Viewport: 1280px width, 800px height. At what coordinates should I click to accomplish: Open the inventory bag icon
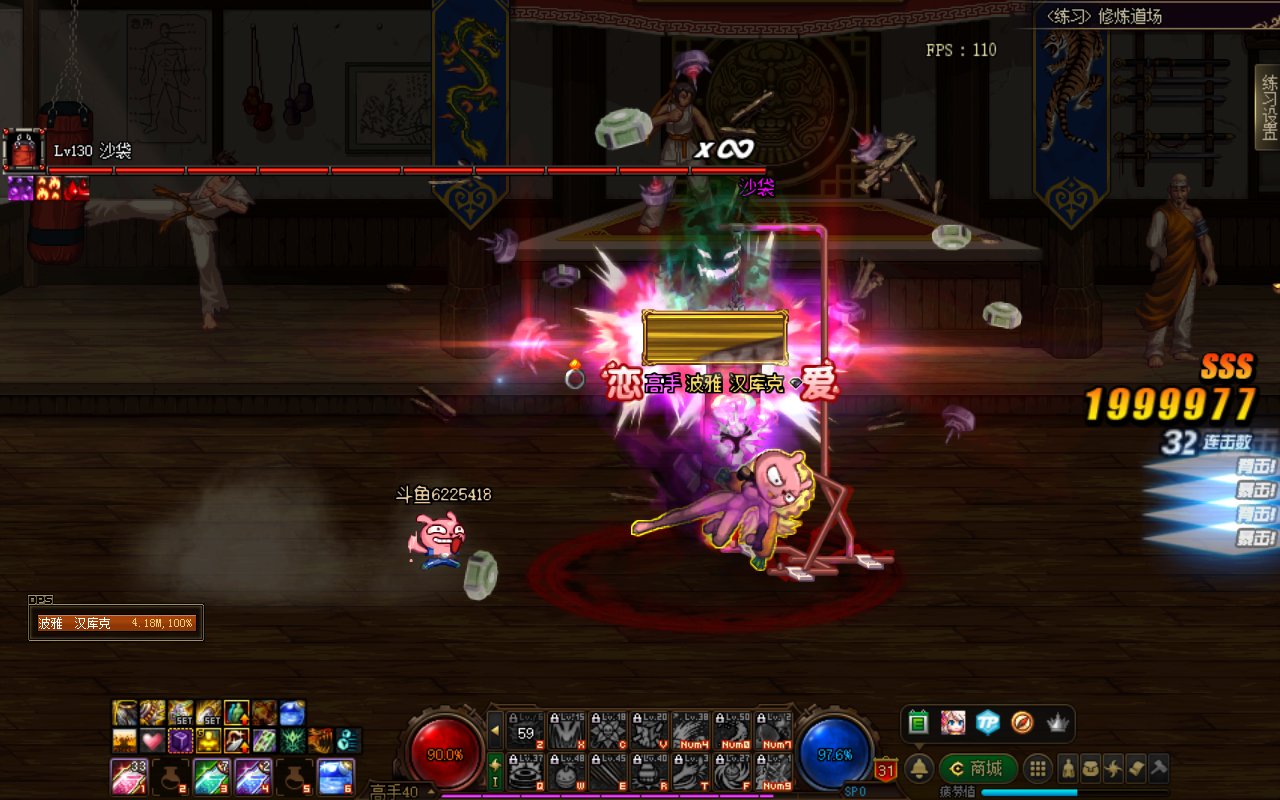1091,768
